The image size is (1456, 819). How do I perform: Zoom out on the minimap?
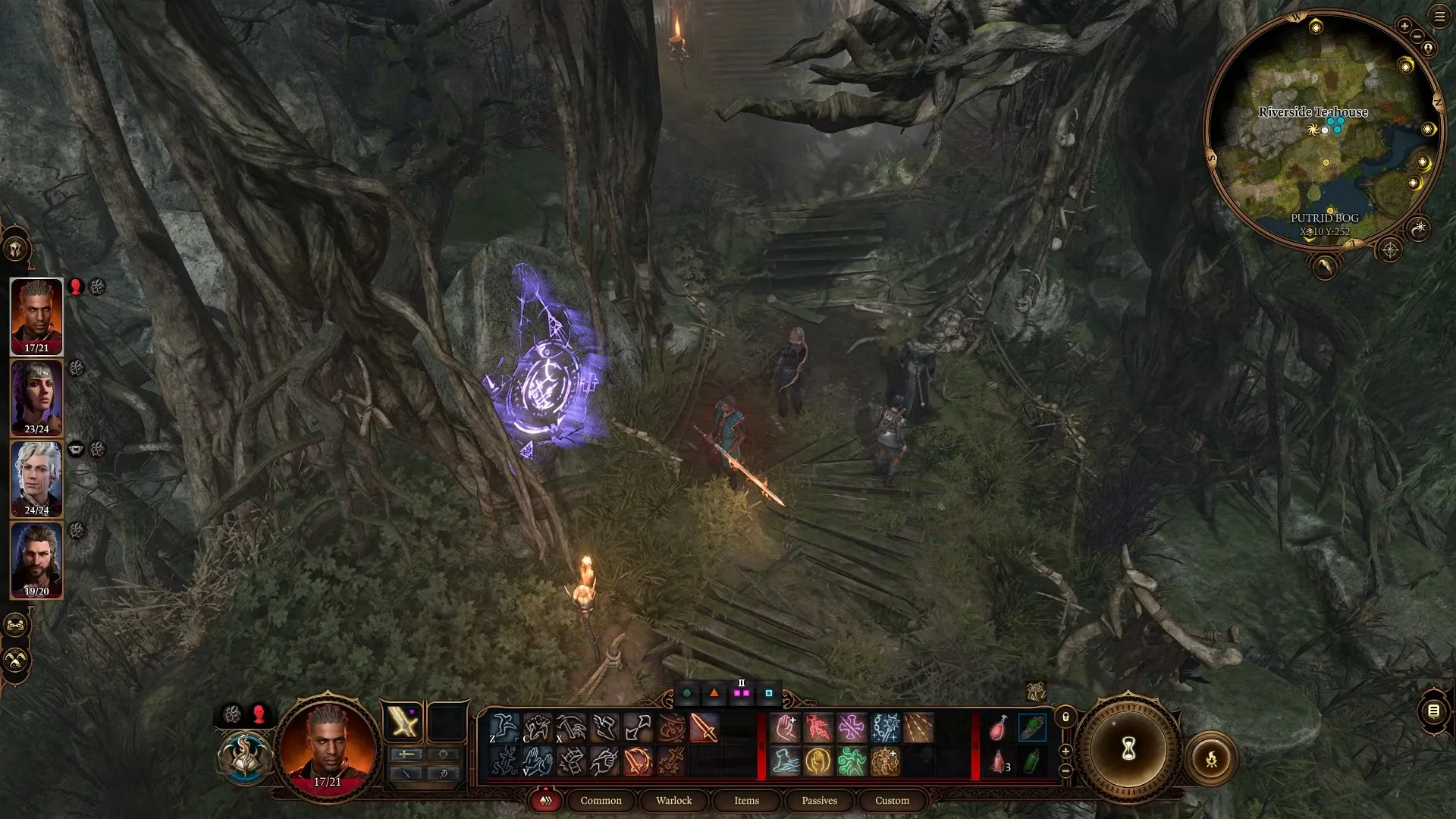[1417, 36]
